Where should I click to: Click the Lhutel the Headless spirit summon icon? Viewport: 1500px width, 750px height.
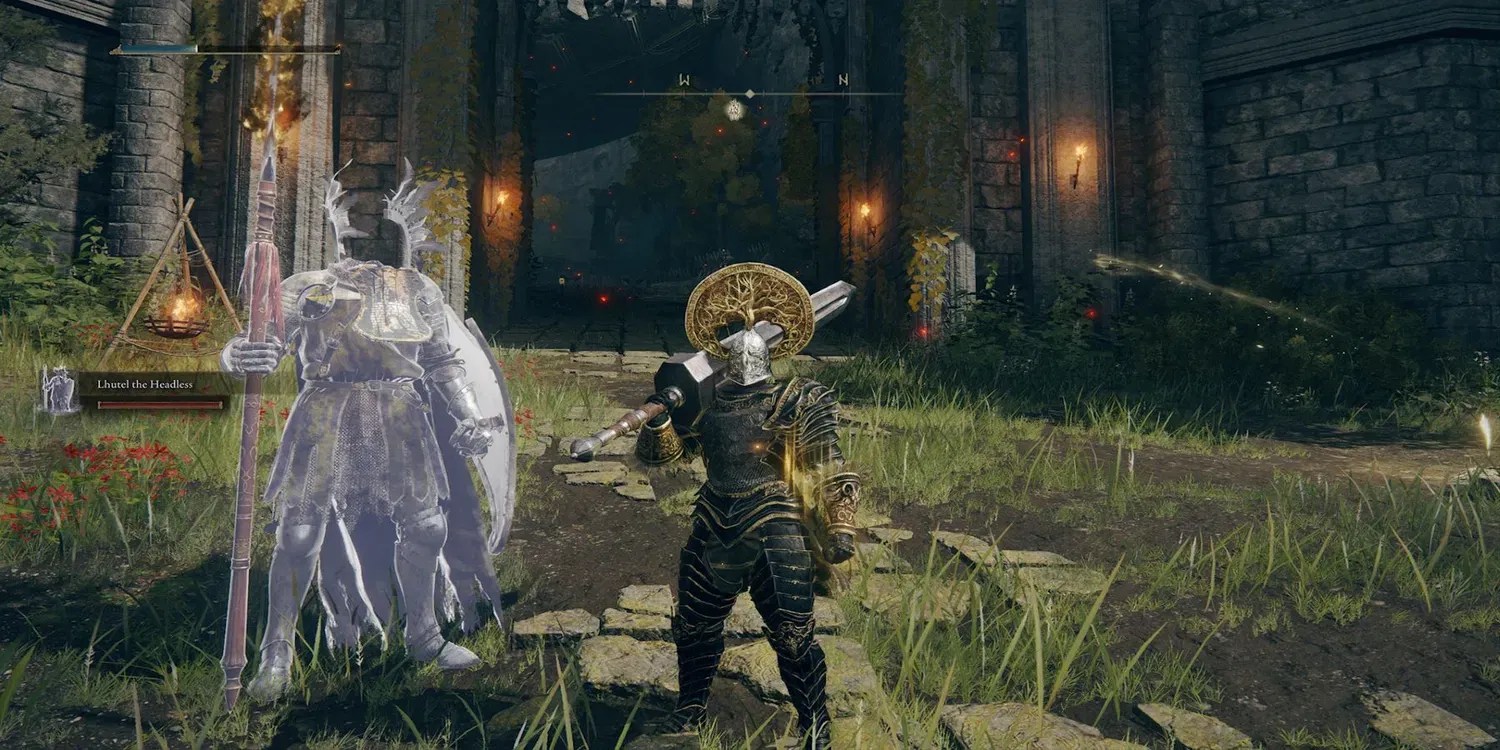58,387
